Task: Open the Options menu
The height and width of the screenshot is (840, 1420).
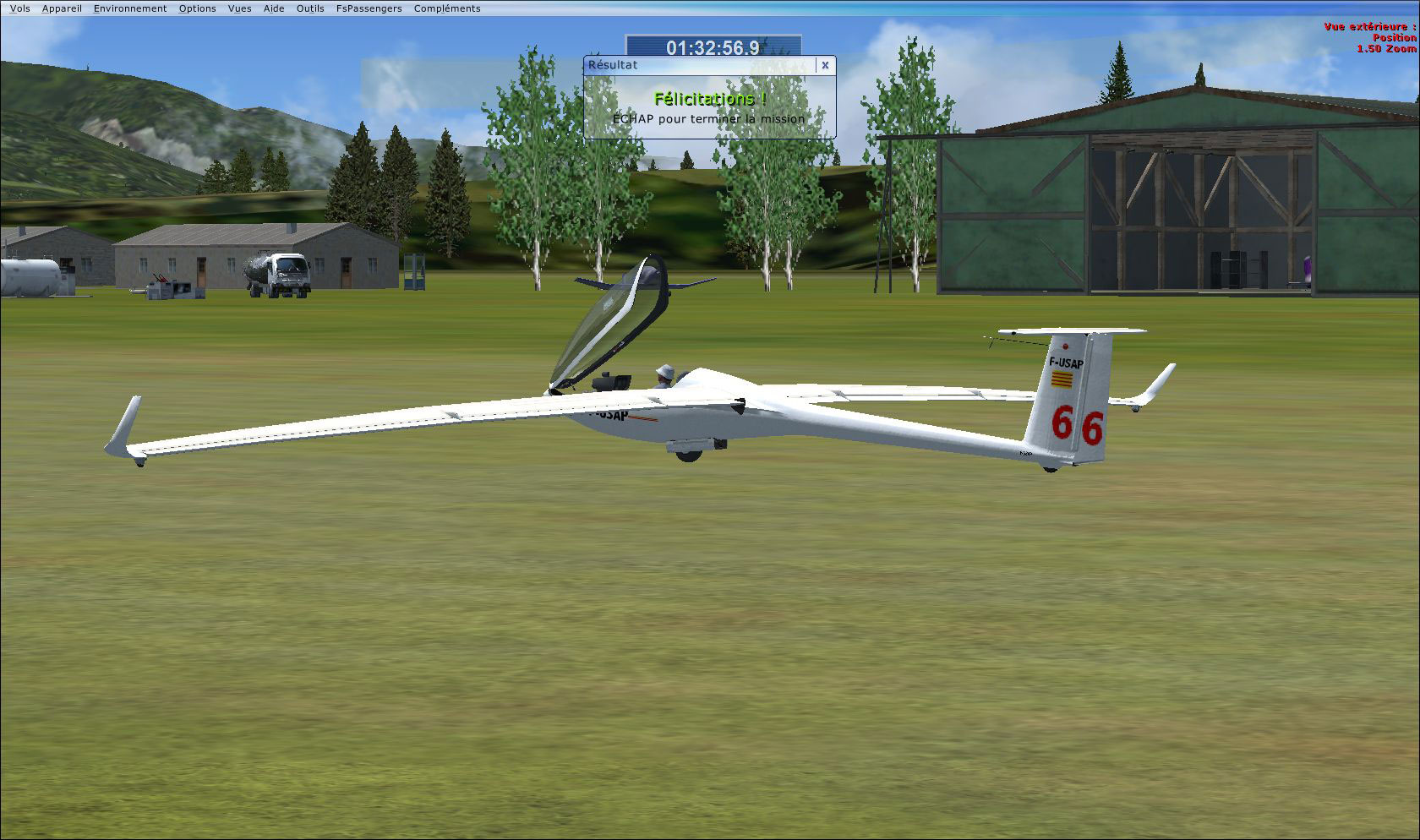Action: click(x=196, y=8)
